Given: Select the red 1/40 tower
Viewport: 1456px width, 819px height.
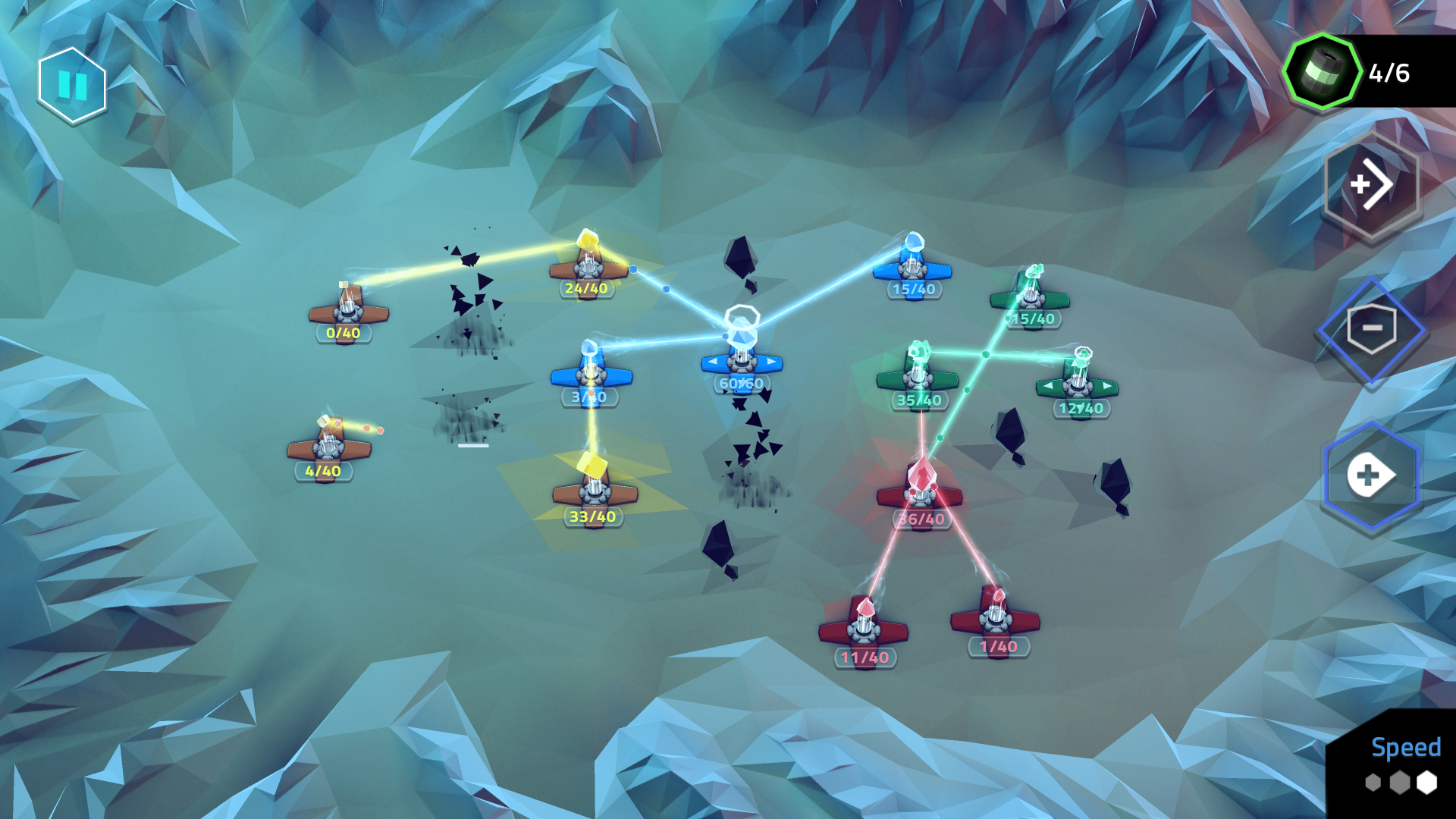Looking at the screenshot, I should [x=995, y=618].
